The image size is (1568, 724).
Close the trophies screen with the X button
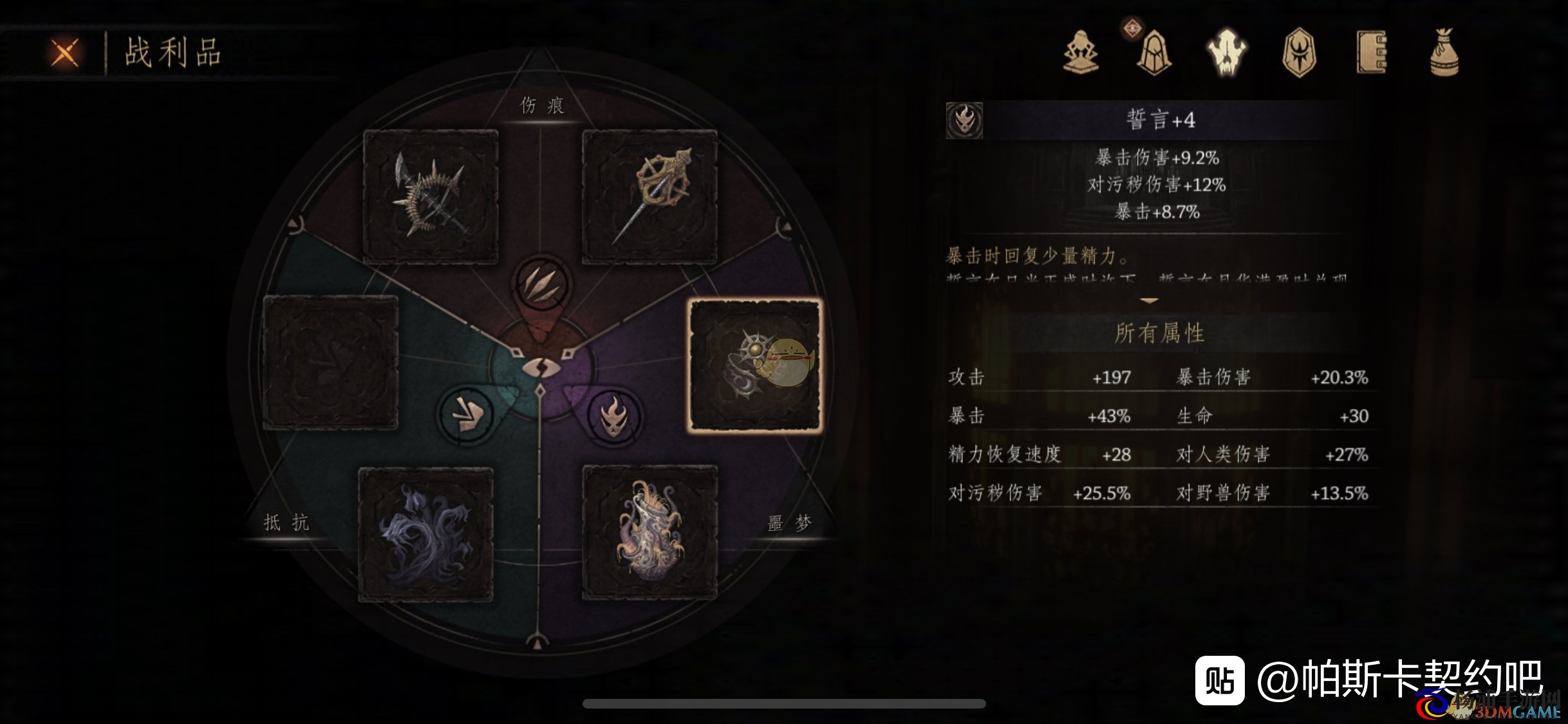(x=65, y=53)
